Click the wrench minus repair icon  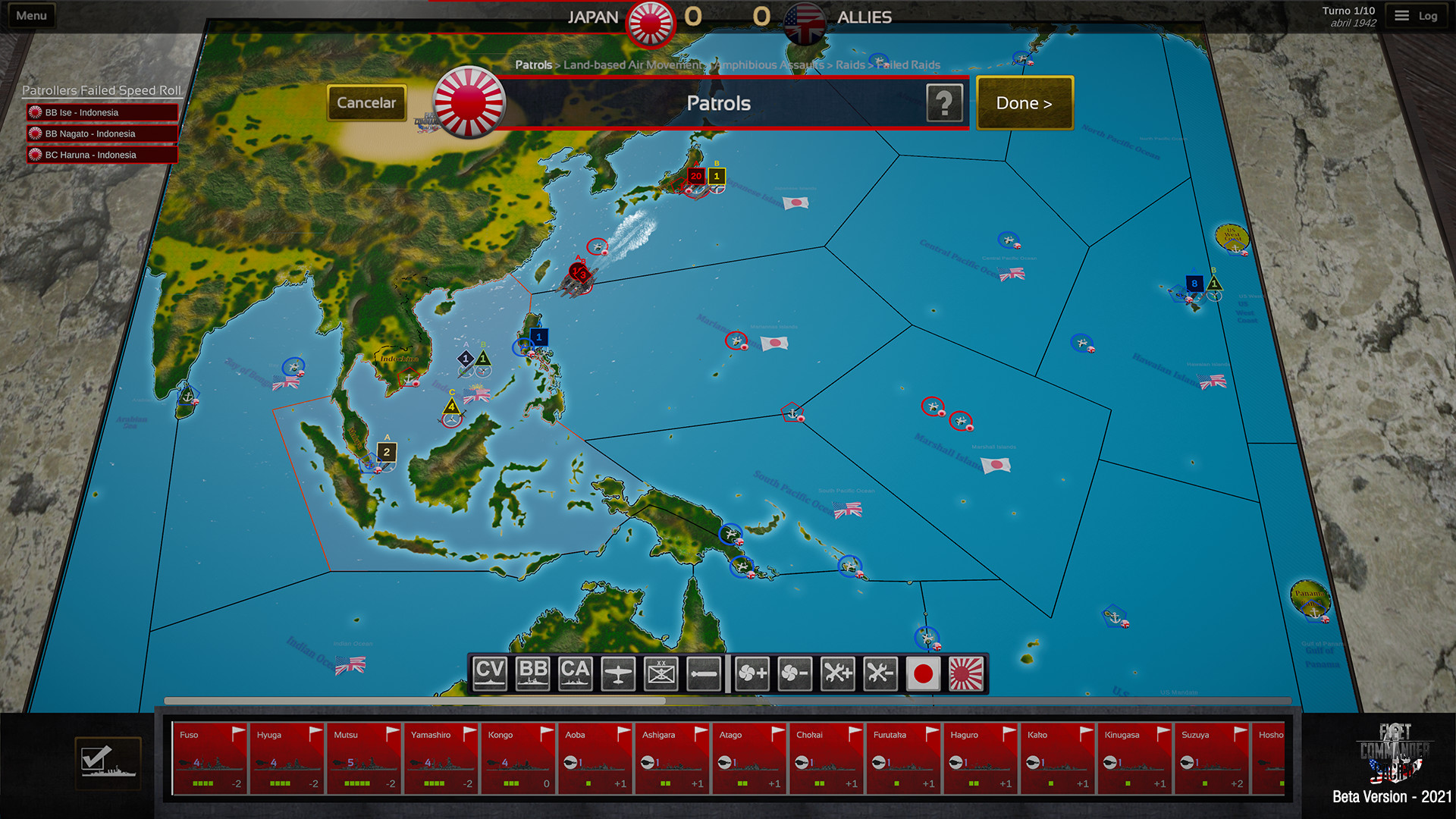click(879, 672)
